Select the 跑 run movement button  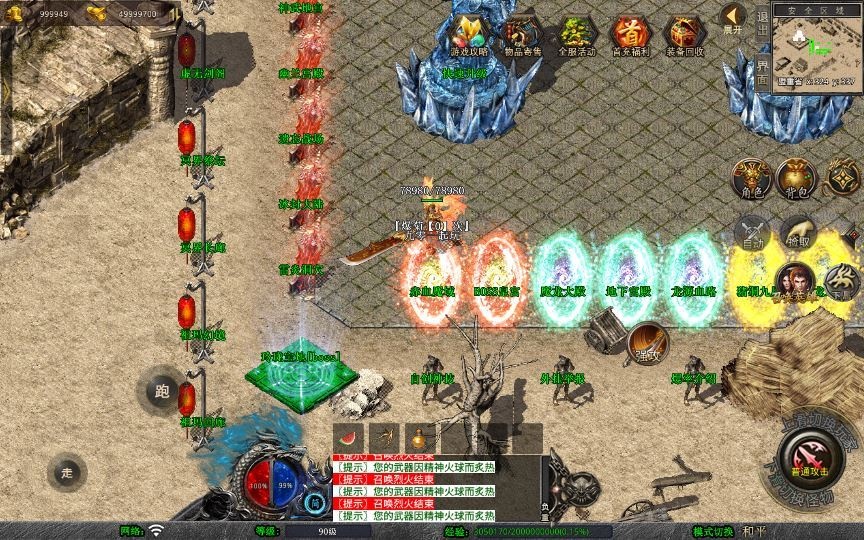coord(163,391)
